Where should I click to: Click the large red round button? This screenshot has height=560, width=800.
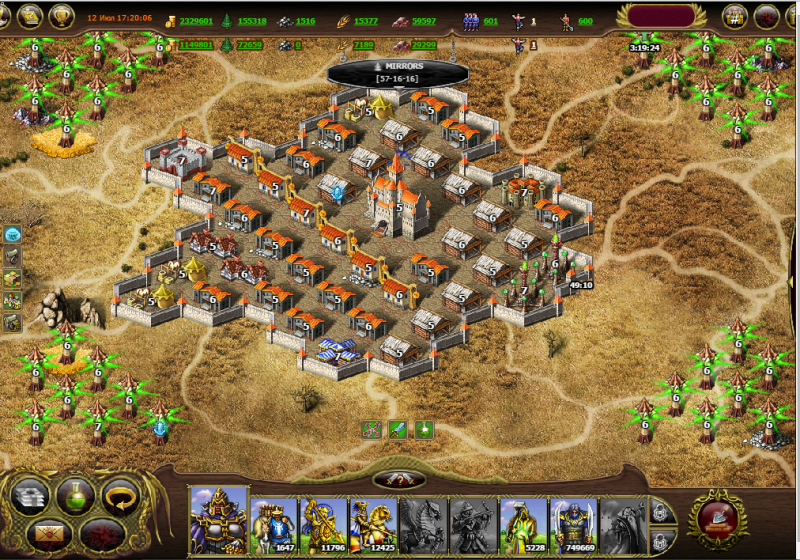tap(716, 517)
